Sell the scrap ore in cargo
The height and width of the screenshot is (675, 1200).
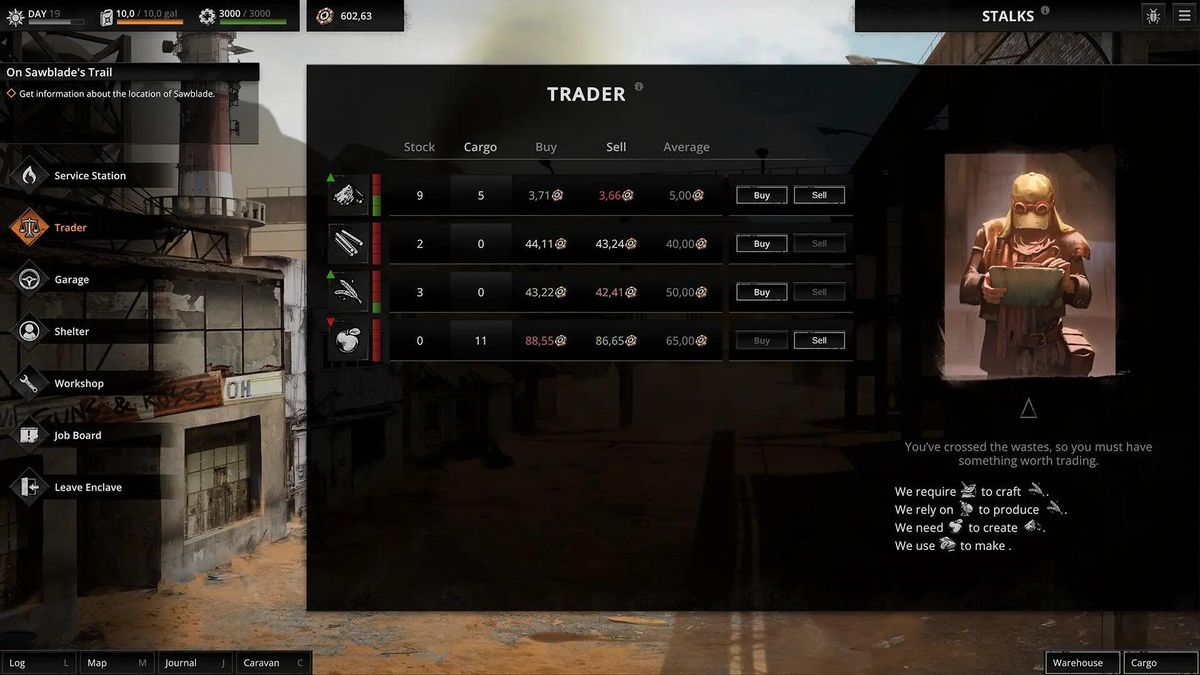[819, 196]
